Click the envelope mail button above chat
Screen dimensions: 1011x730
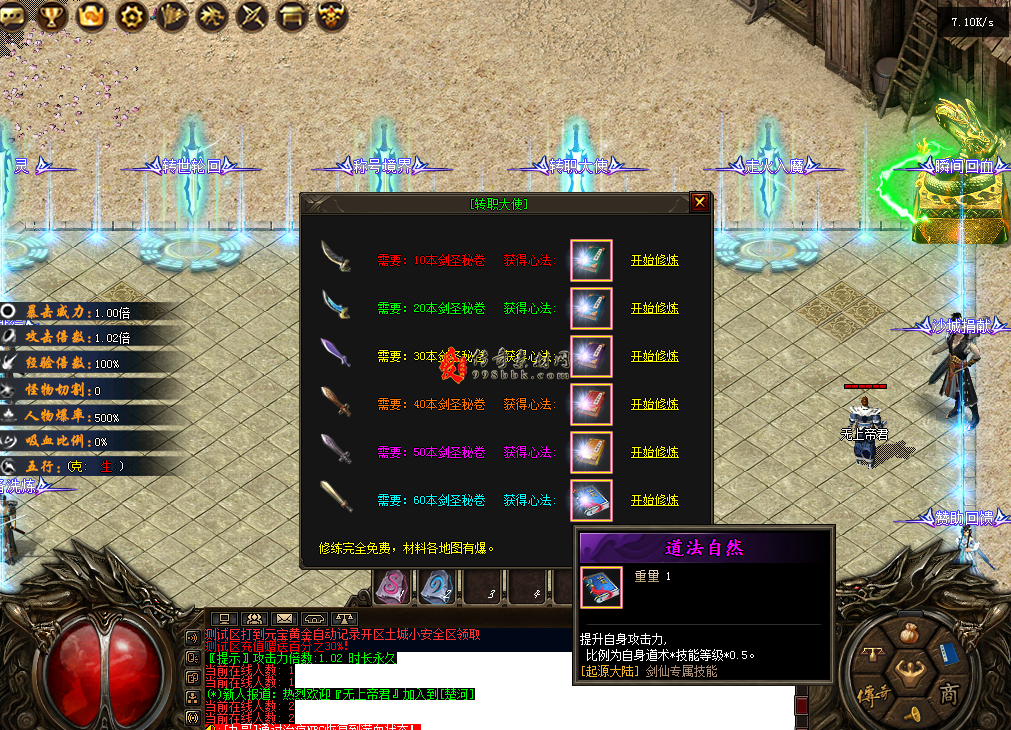[x=285, y=619]
